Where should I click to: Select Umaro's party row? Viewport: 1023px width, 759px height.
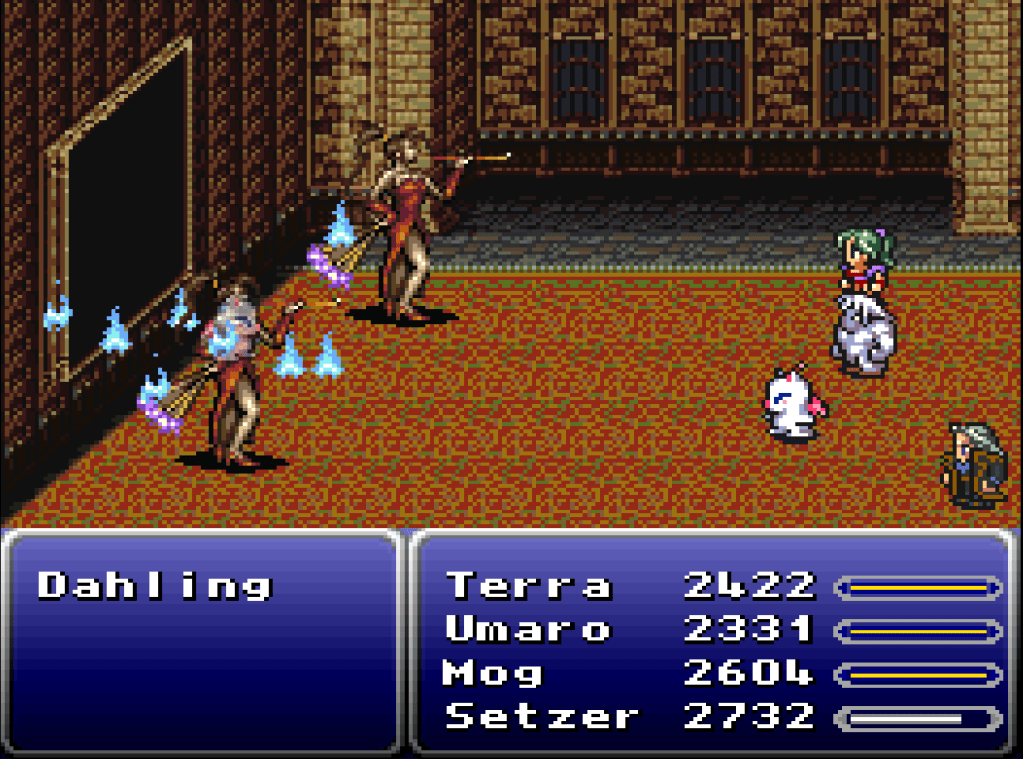tap(528, 630)
